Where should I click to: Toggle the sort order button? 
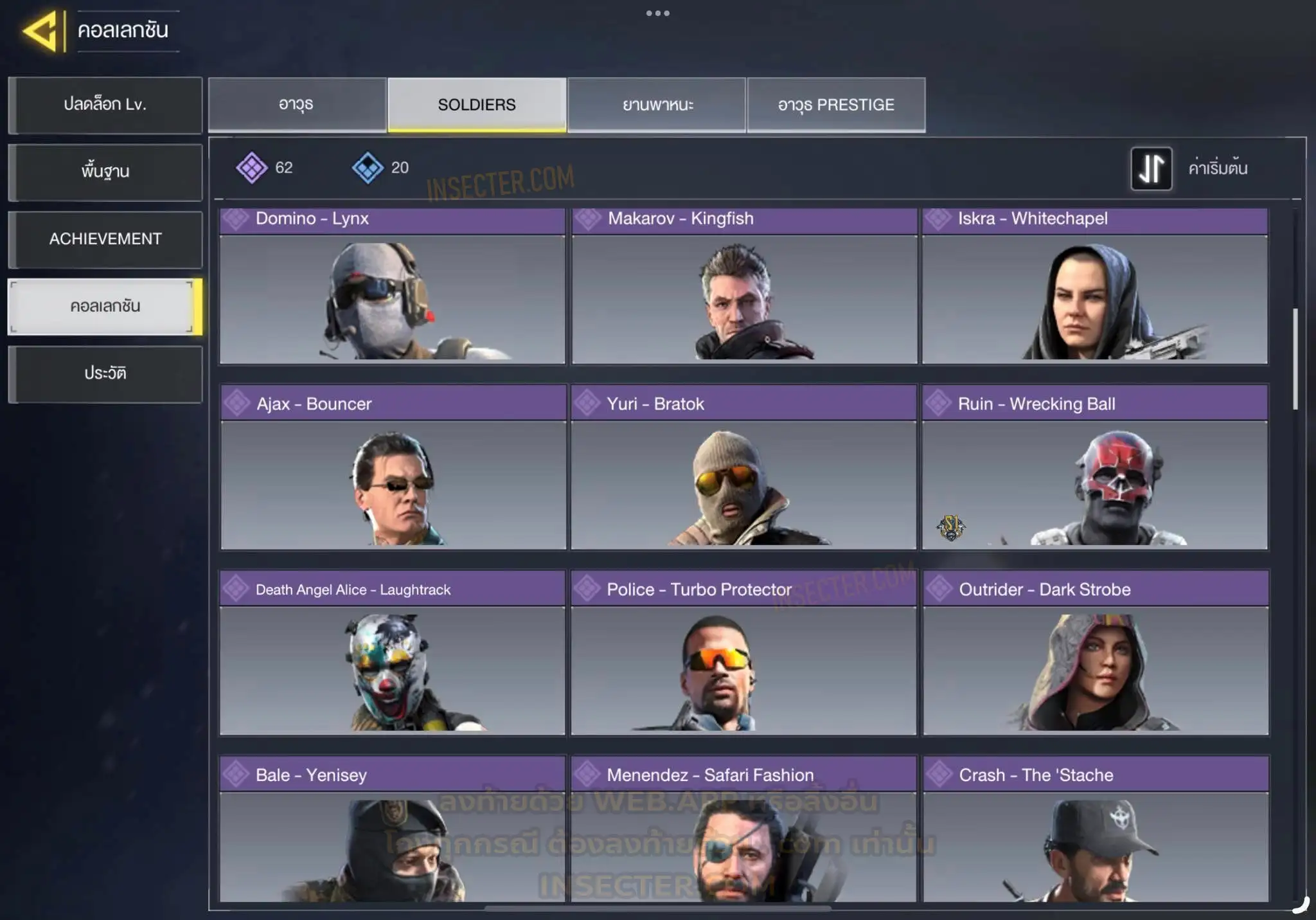1151,168
